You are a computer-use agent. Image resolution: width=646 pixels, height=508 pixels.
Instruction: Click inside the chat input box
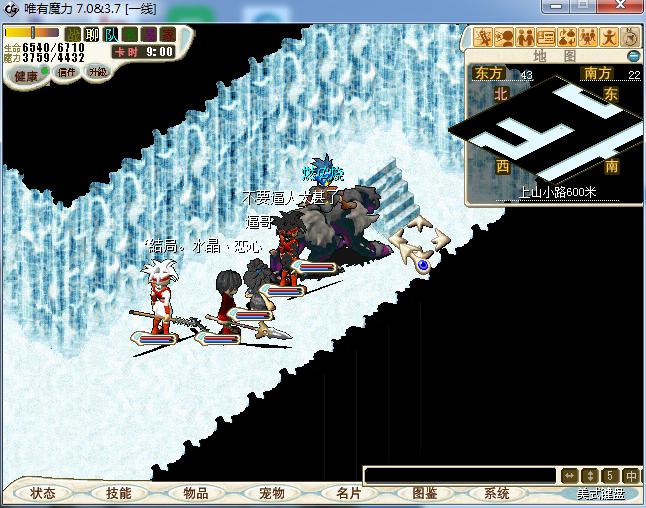pos(458,476)
